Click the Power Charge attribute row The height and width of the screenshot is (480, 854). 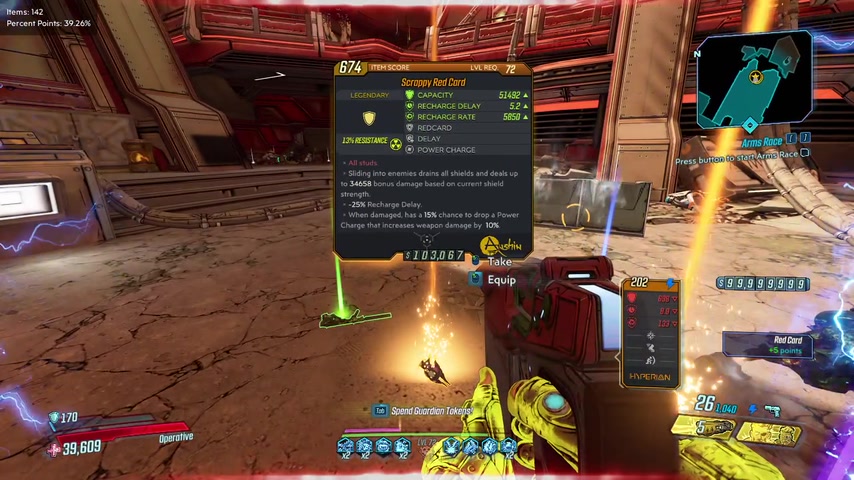[x=445, y=150]
